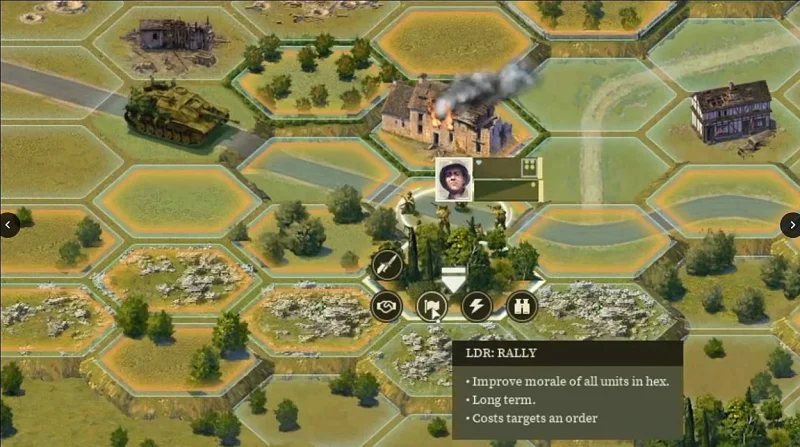Activate the LDR: Rally flag icon
This screenshot has height=447, width=800.
[x=432, y=305]
